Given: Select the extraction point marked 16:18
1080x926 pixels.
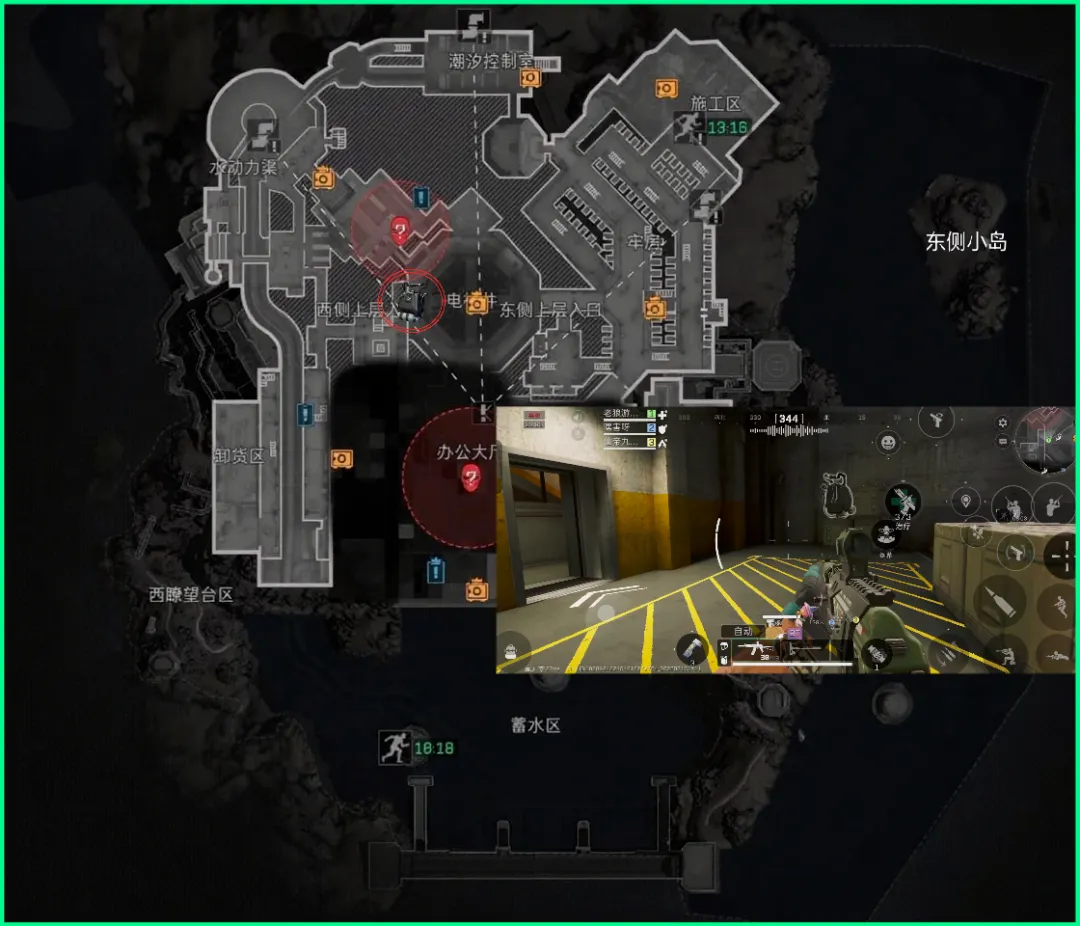Looking at the screenshot, I should pyautogui.click(x=393, y=747).
